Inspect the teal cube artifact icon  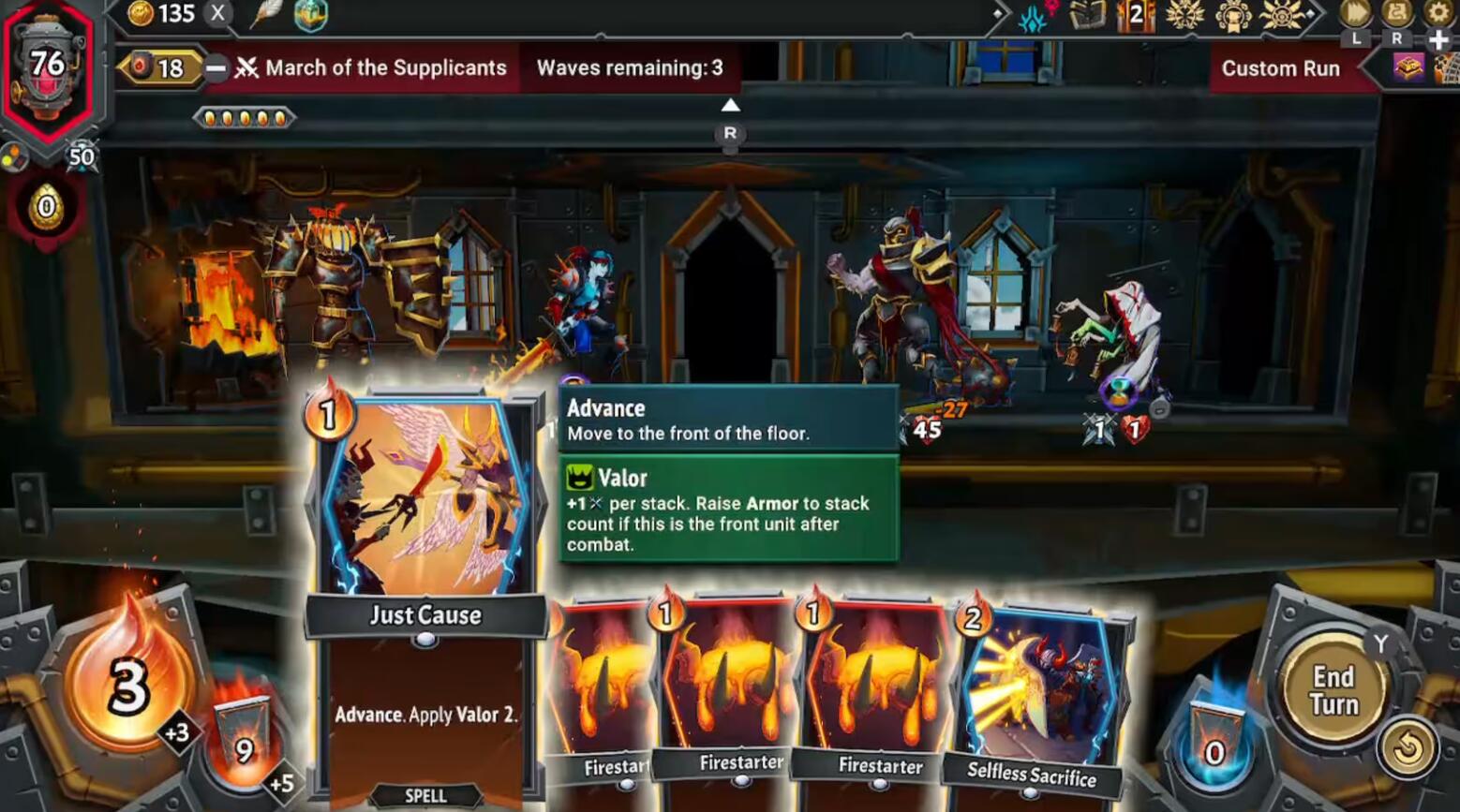310,14
